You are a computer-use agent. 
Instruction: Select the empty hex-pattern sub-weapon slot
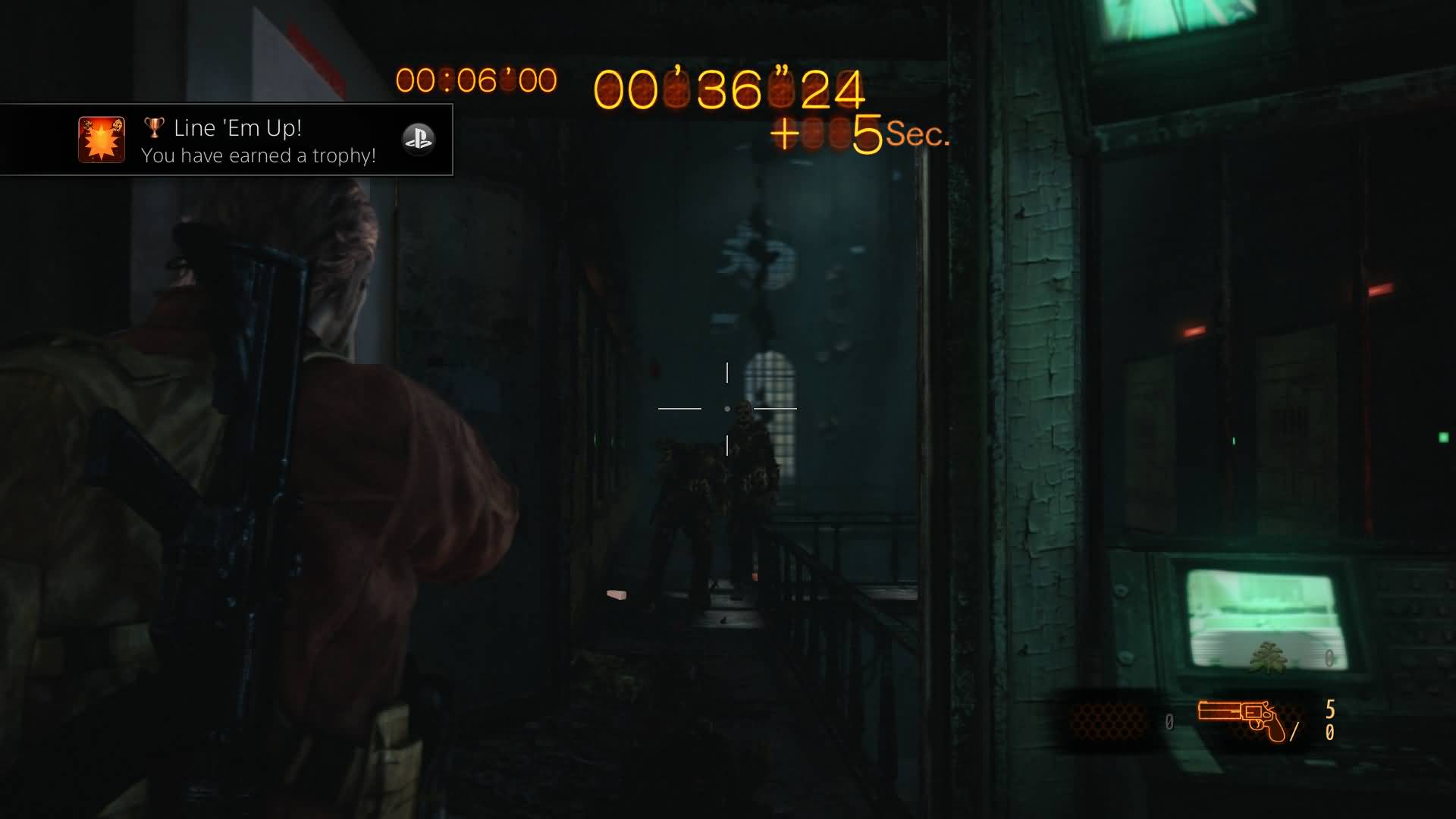click(1109, 719)
